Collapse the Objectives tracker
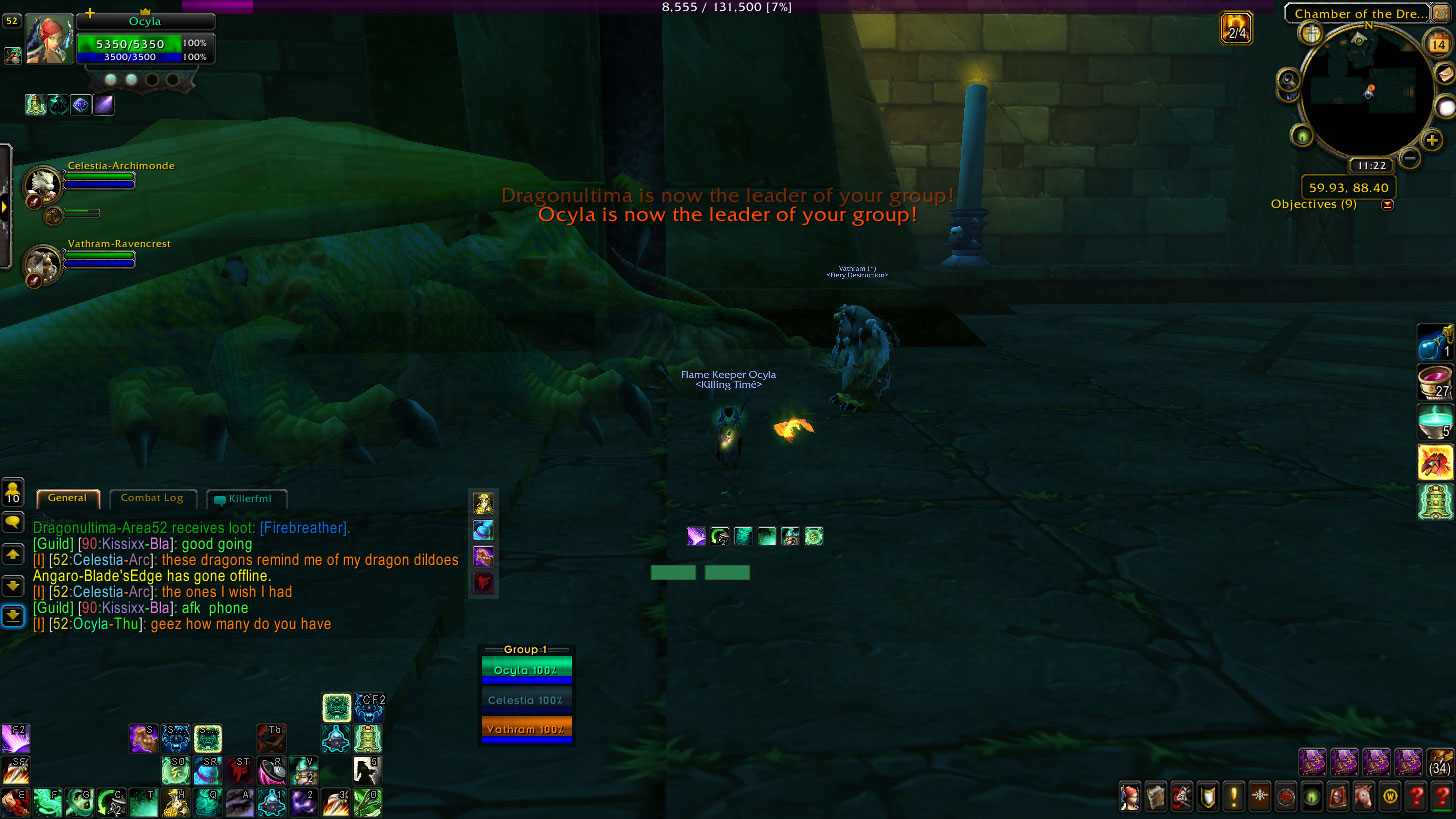Viewport: 1456px width, 819px height. coord(1387,205)
